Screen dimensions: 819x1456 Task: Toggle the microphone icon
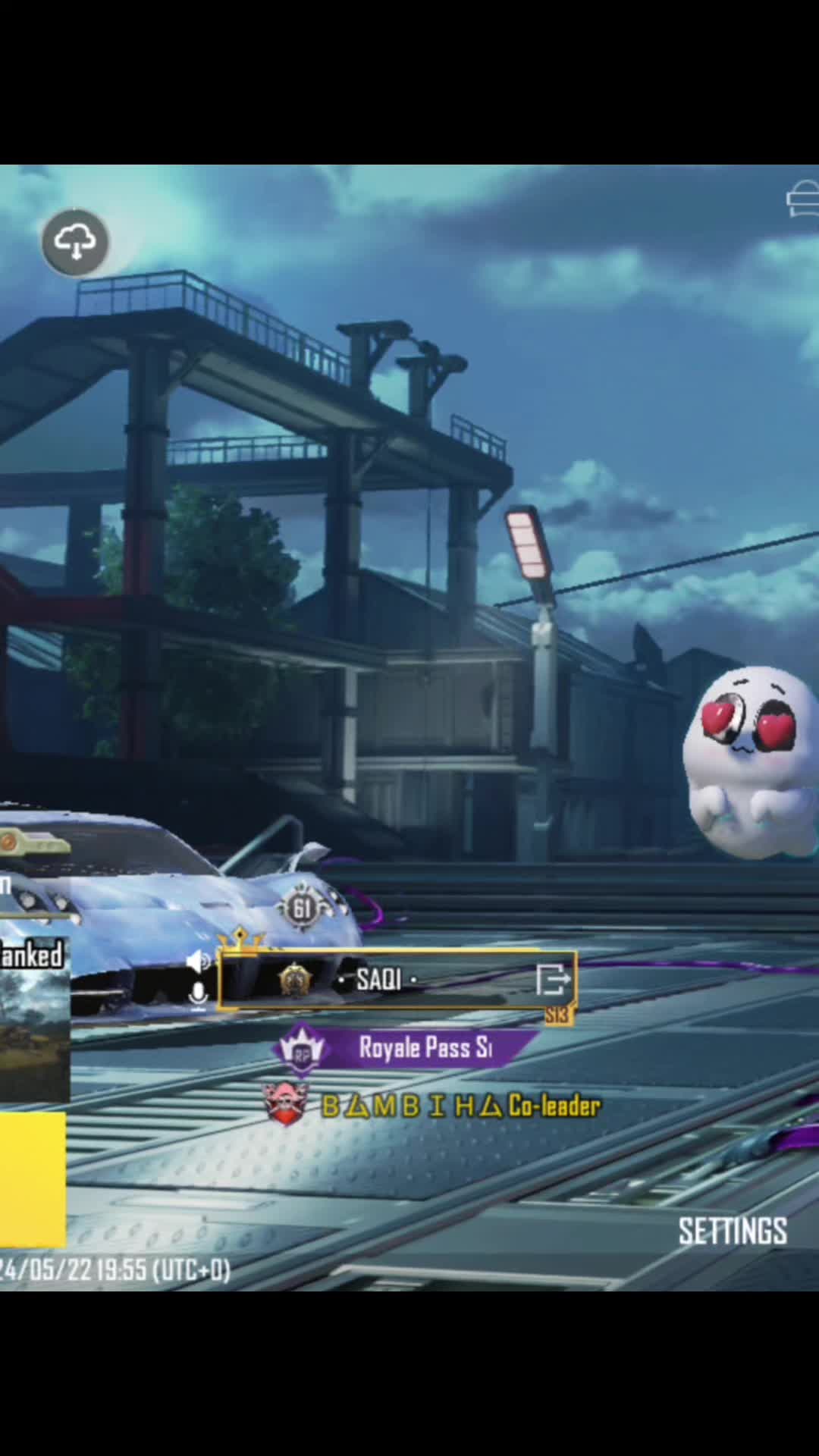[198, 995]
